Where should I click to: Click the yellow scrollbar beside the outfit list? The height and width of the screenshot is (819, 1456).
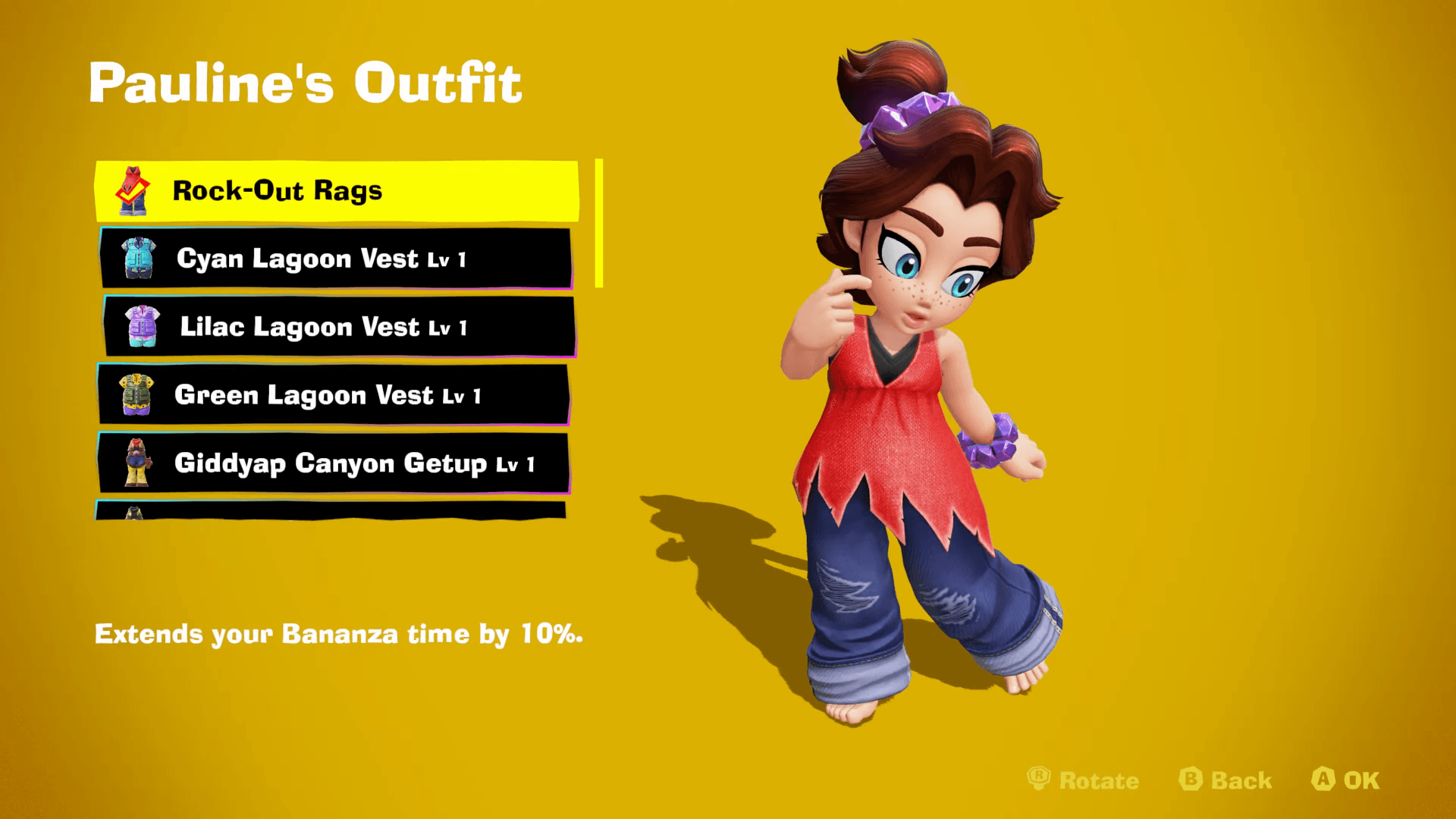point(599,220)
